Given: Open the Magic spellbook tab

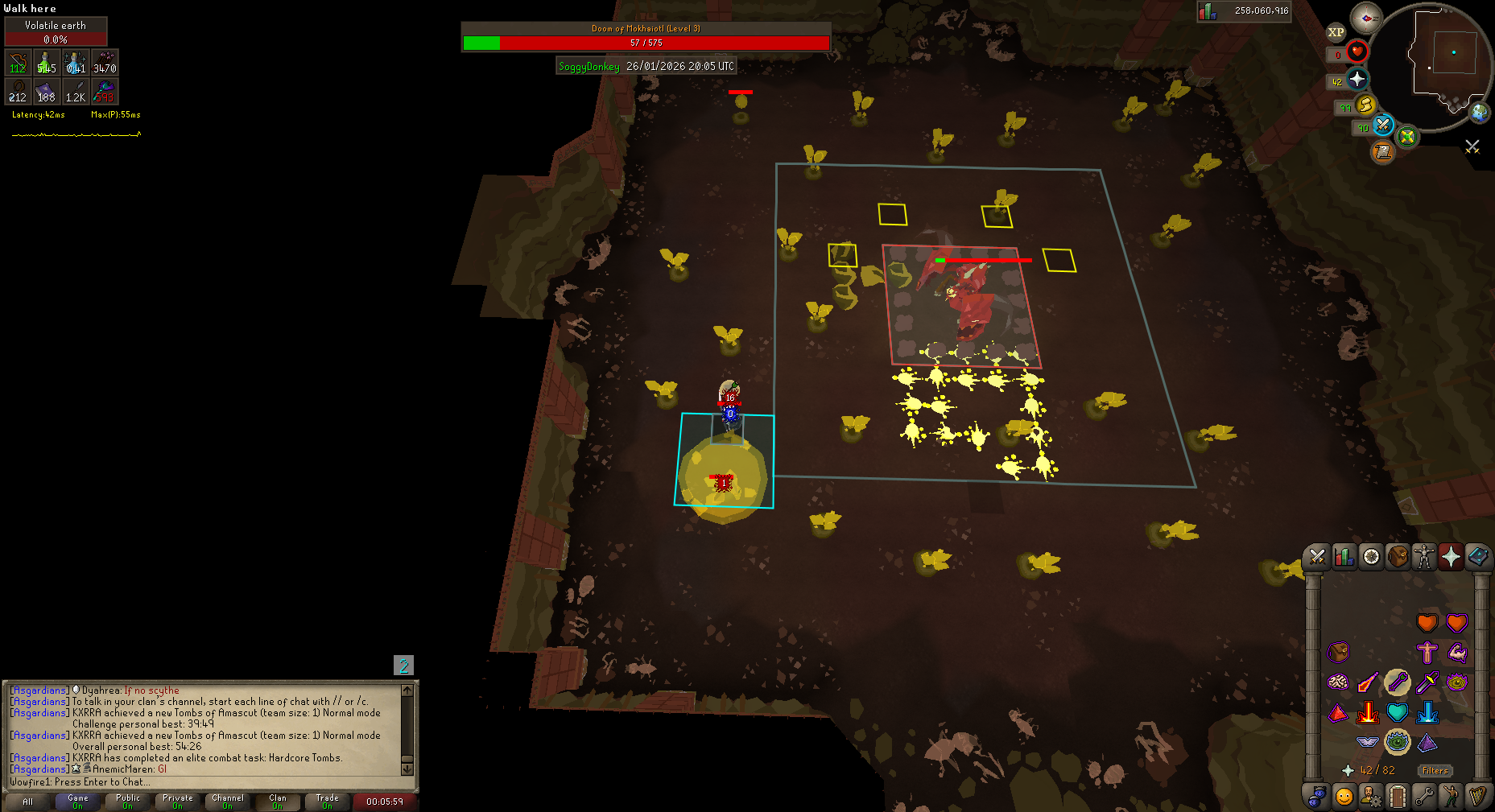Looking at the screenshot, I should click(1477, 557).
